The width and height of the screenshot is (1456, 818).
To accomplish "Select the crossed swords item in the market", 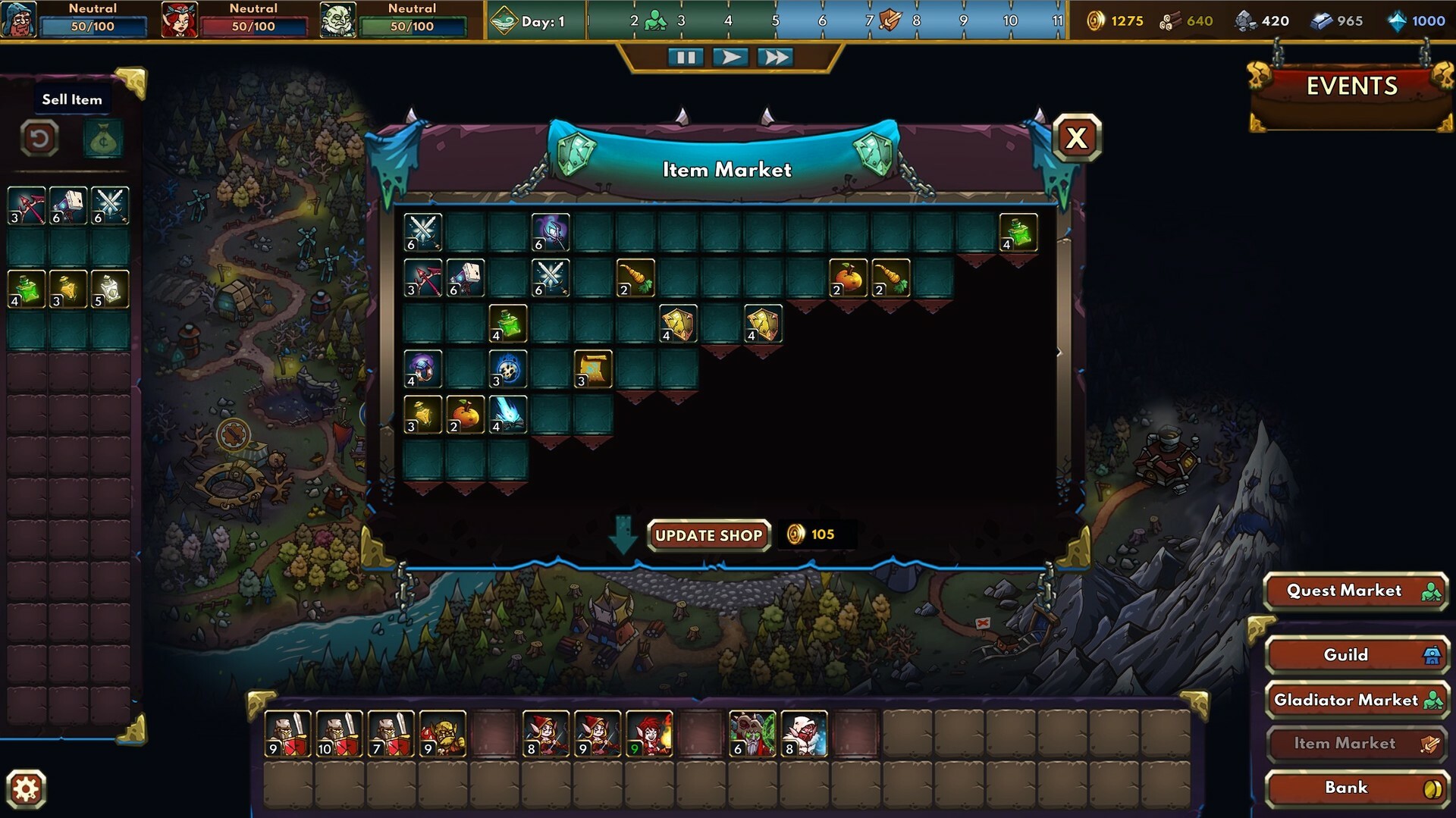I will tap(422, 232).
